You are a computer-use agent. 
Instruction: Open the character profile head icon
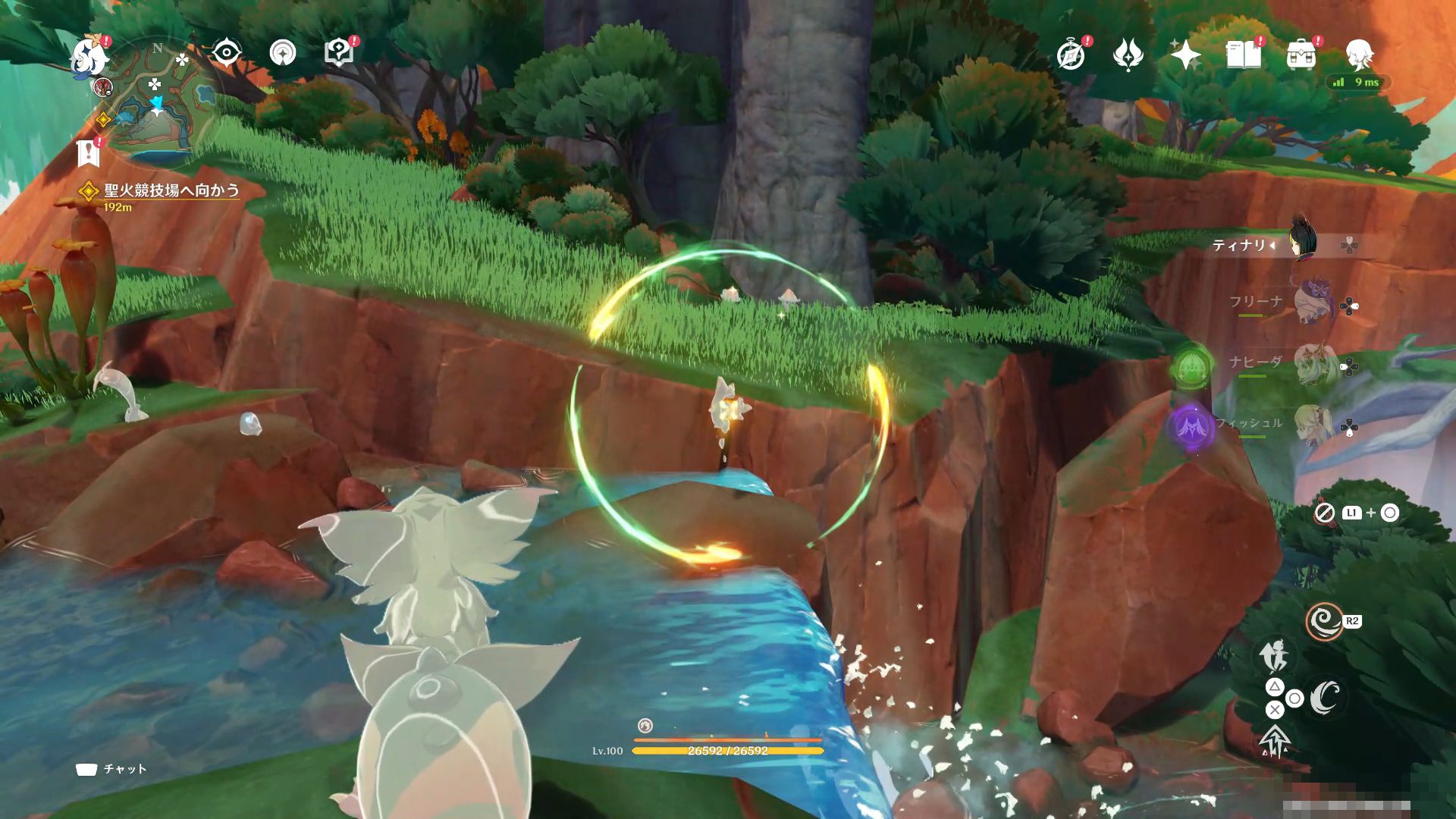tap(1360, 55)
